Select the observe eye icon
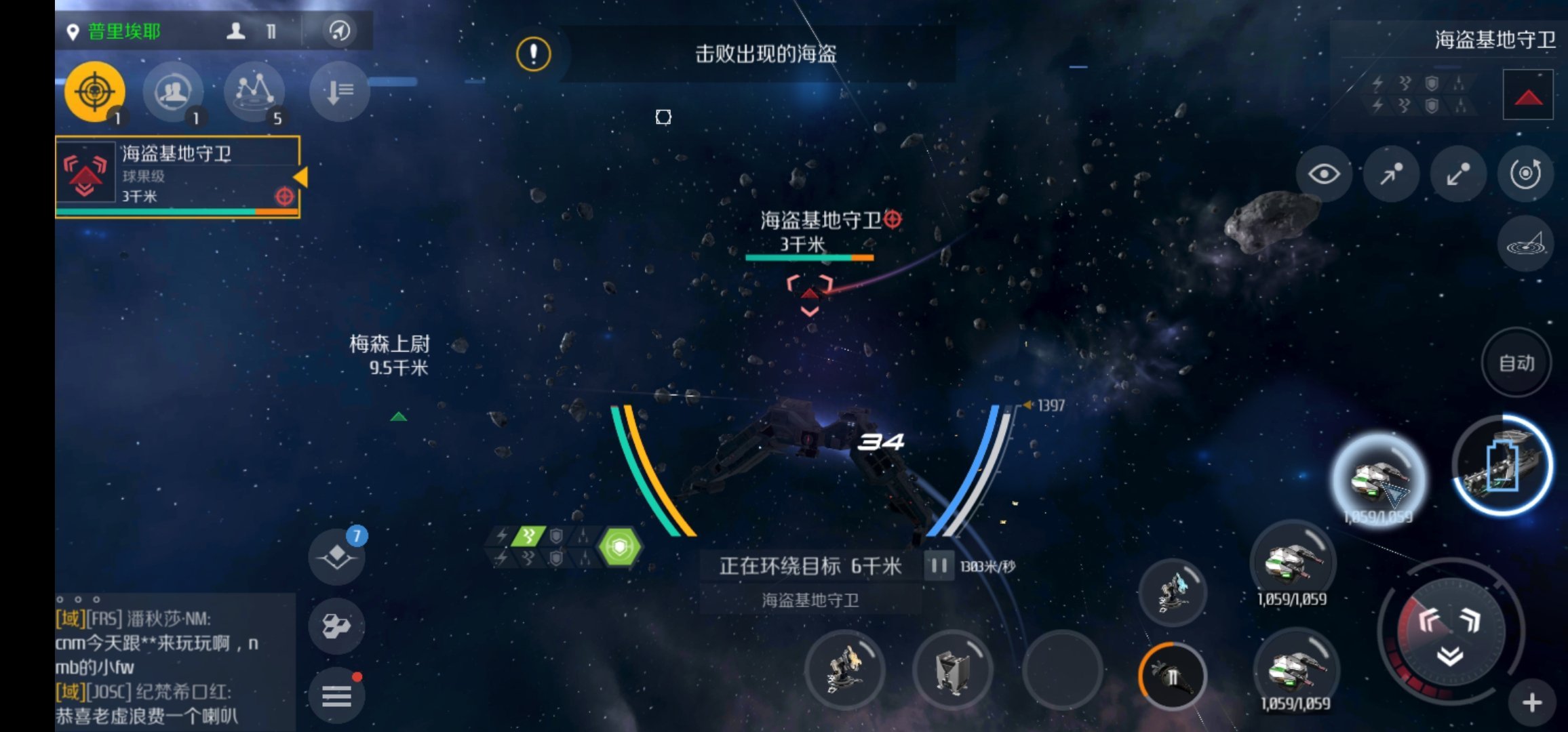 pyautogui.click(x=1324, y=174)
